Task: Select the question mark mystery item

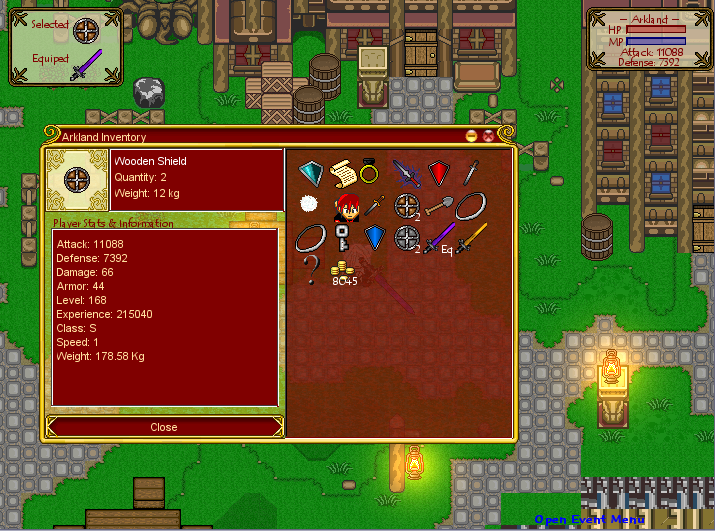Action: 312,268
